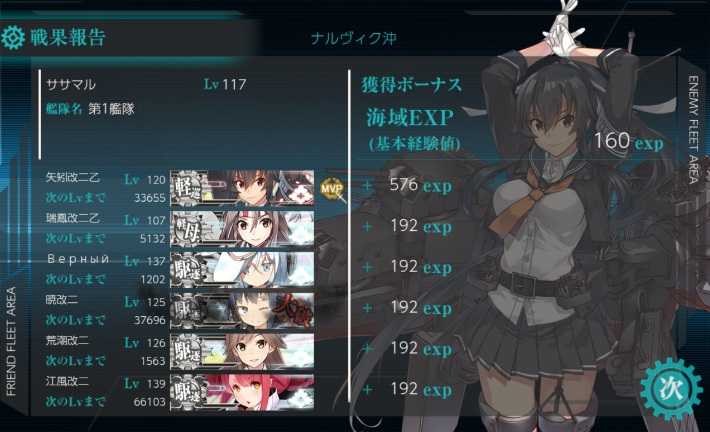Select the Akatsuki Kai Ni banner
This screenshot has height=432, width=710.
242,309
